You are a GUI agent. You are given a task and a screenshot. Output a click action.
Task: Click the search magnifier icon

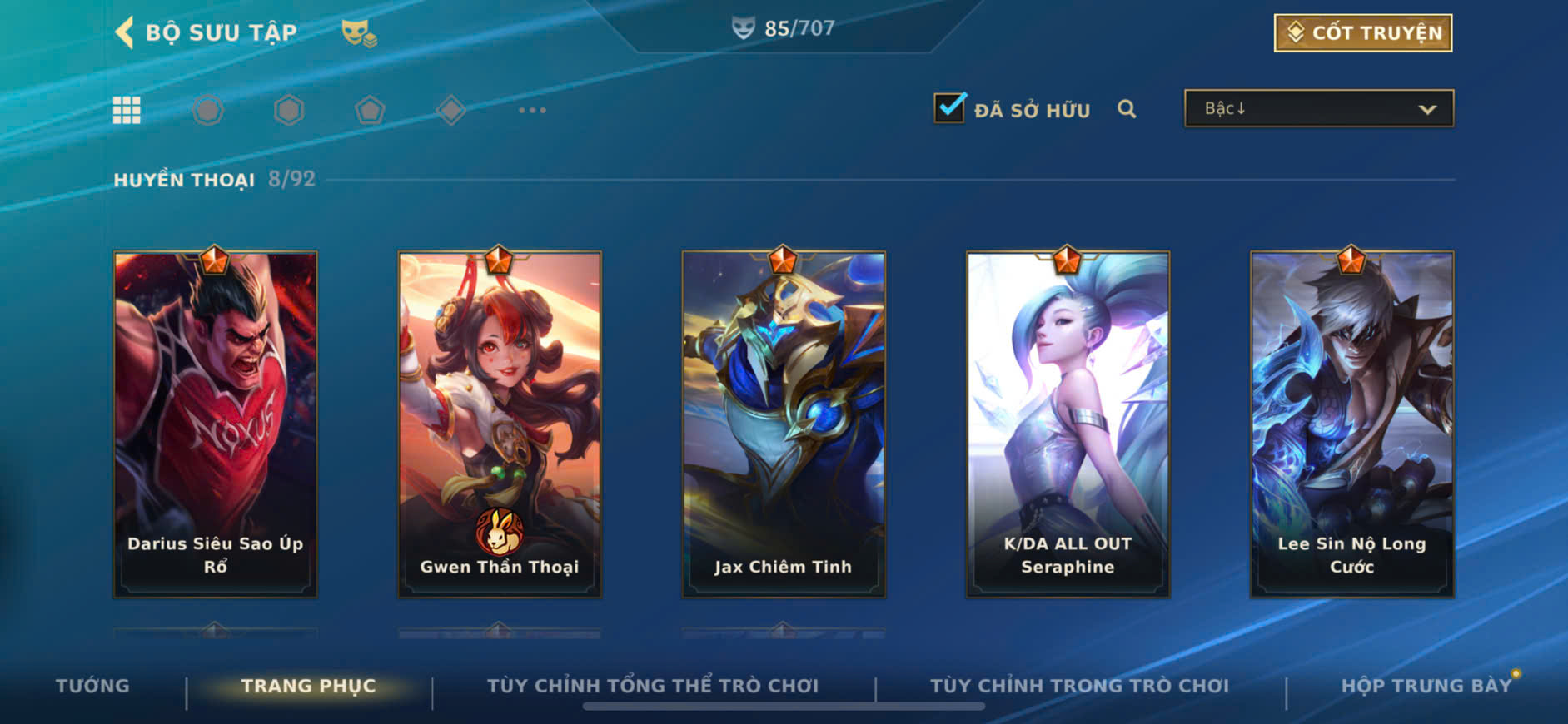click(x=1127, y=109)
